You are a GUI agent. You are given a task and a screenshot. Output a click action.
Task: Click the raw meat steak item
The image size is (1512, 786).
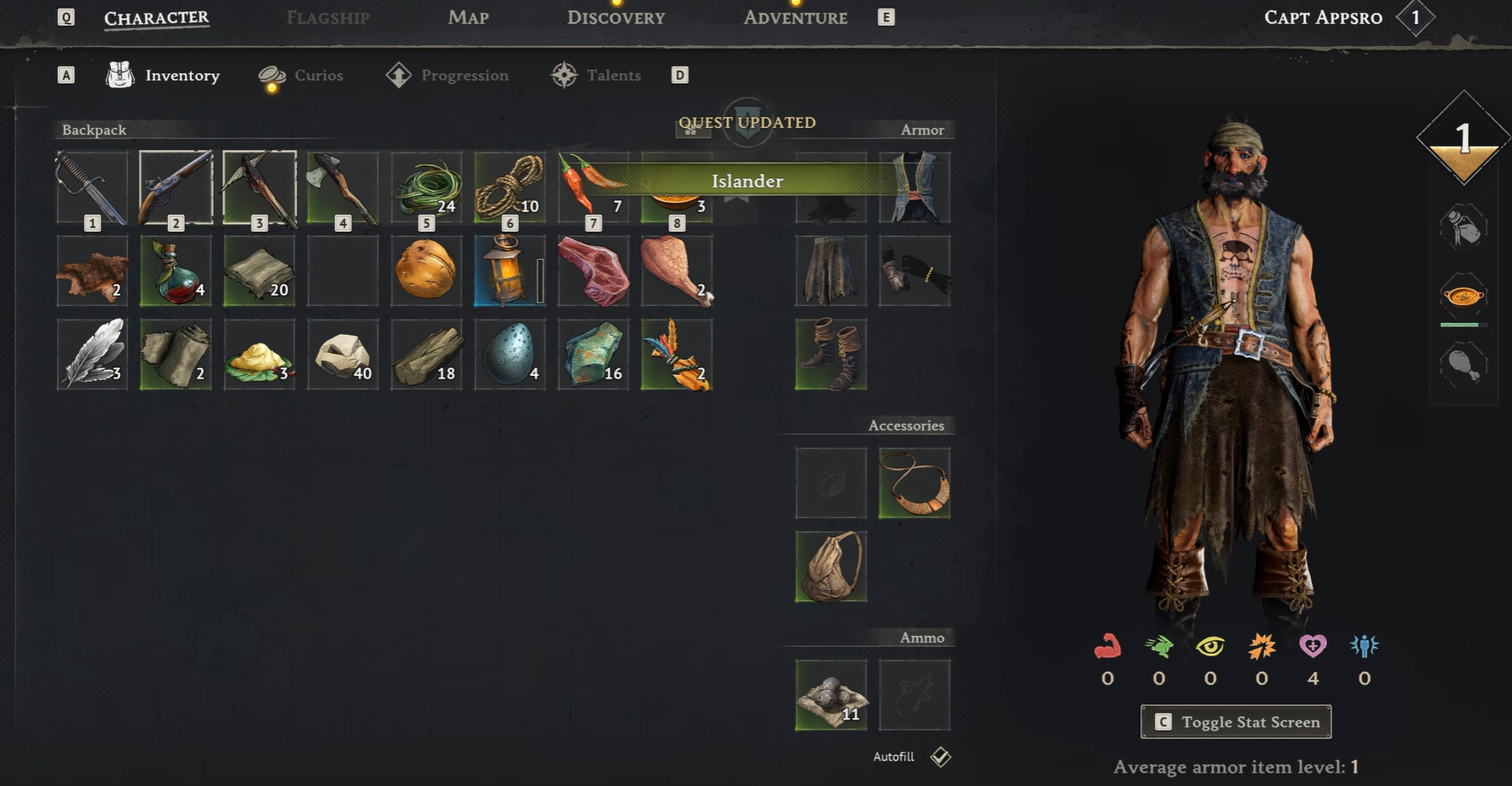(593, 270)
